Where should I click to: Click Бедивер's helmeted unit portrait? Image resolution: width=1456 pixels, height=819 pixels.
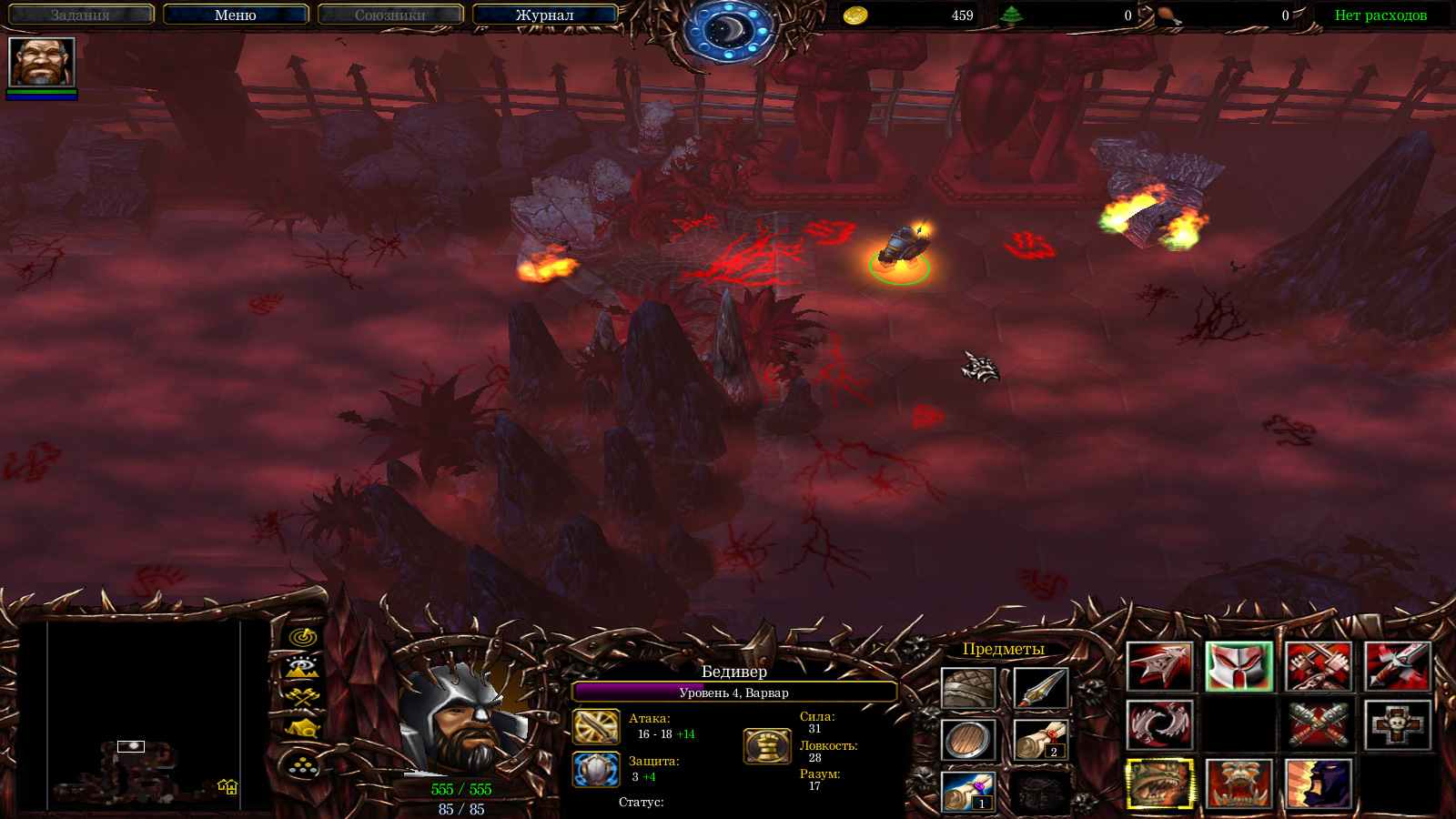click(x=461, y=719)
